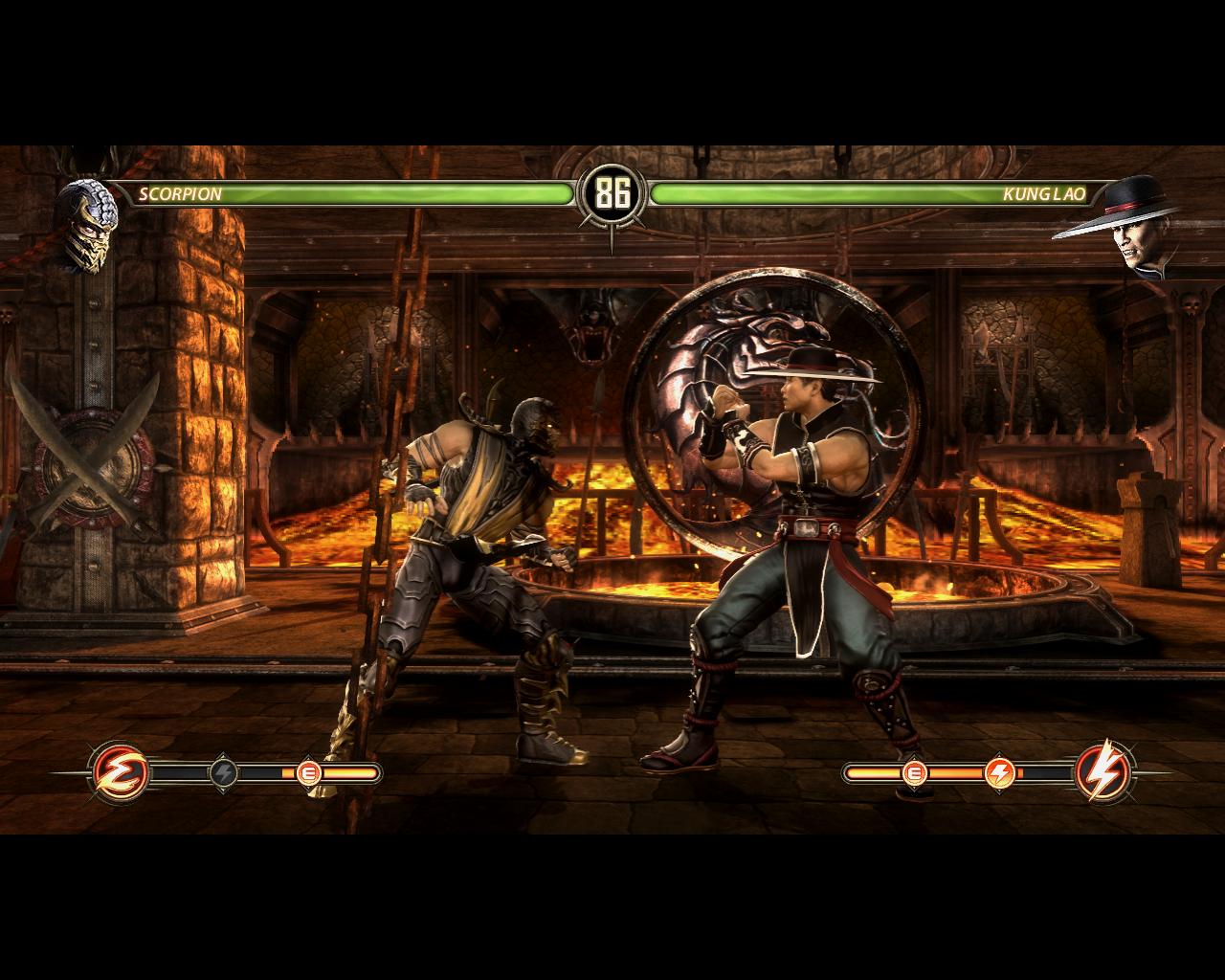
Task: Click the grey lightning marker on Scorpion's meter
Action: [223, 771]
